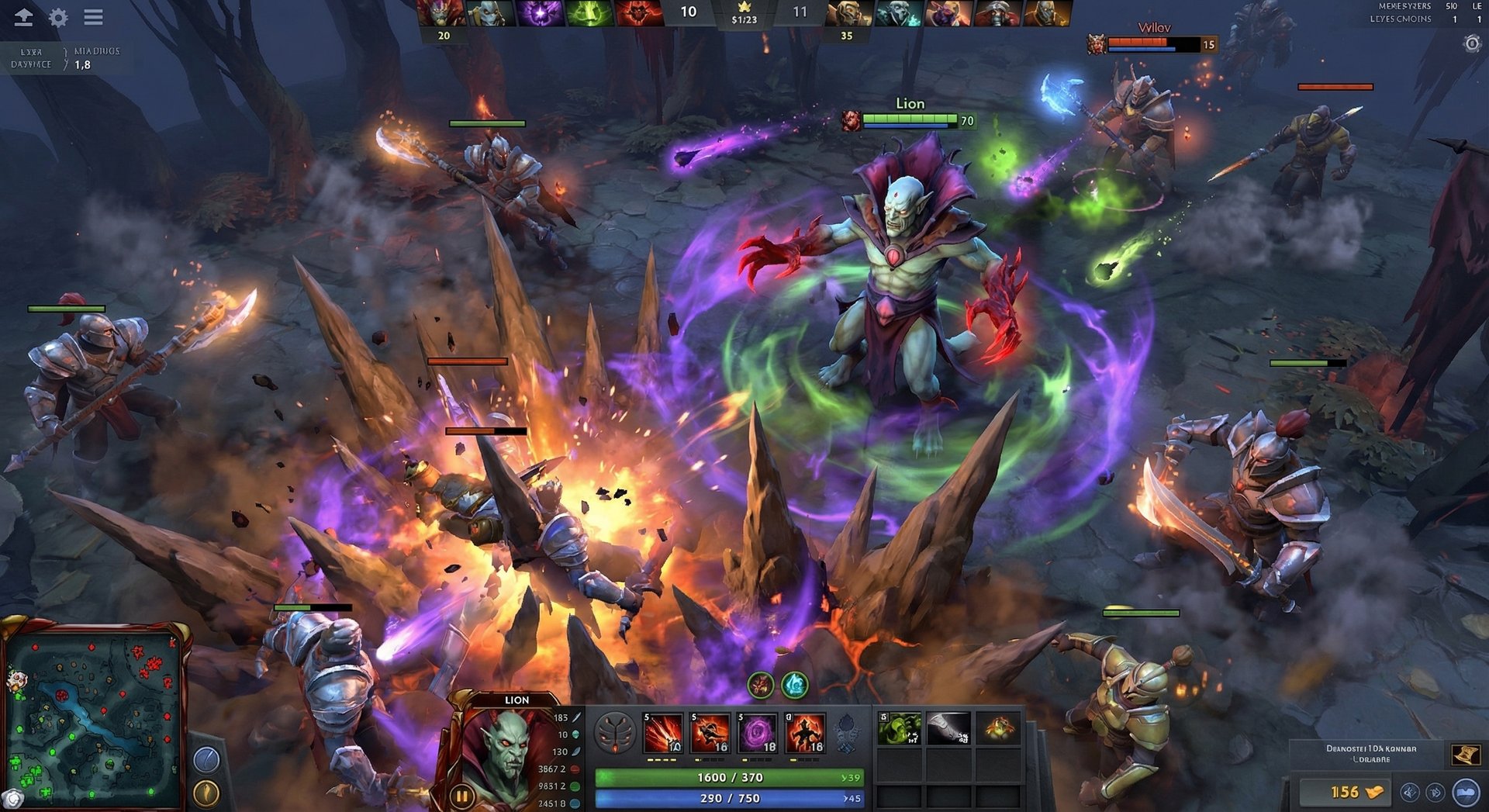Toggle the pause button on Lion's portrait
The image size is (1489, 812).
(461, 795)
